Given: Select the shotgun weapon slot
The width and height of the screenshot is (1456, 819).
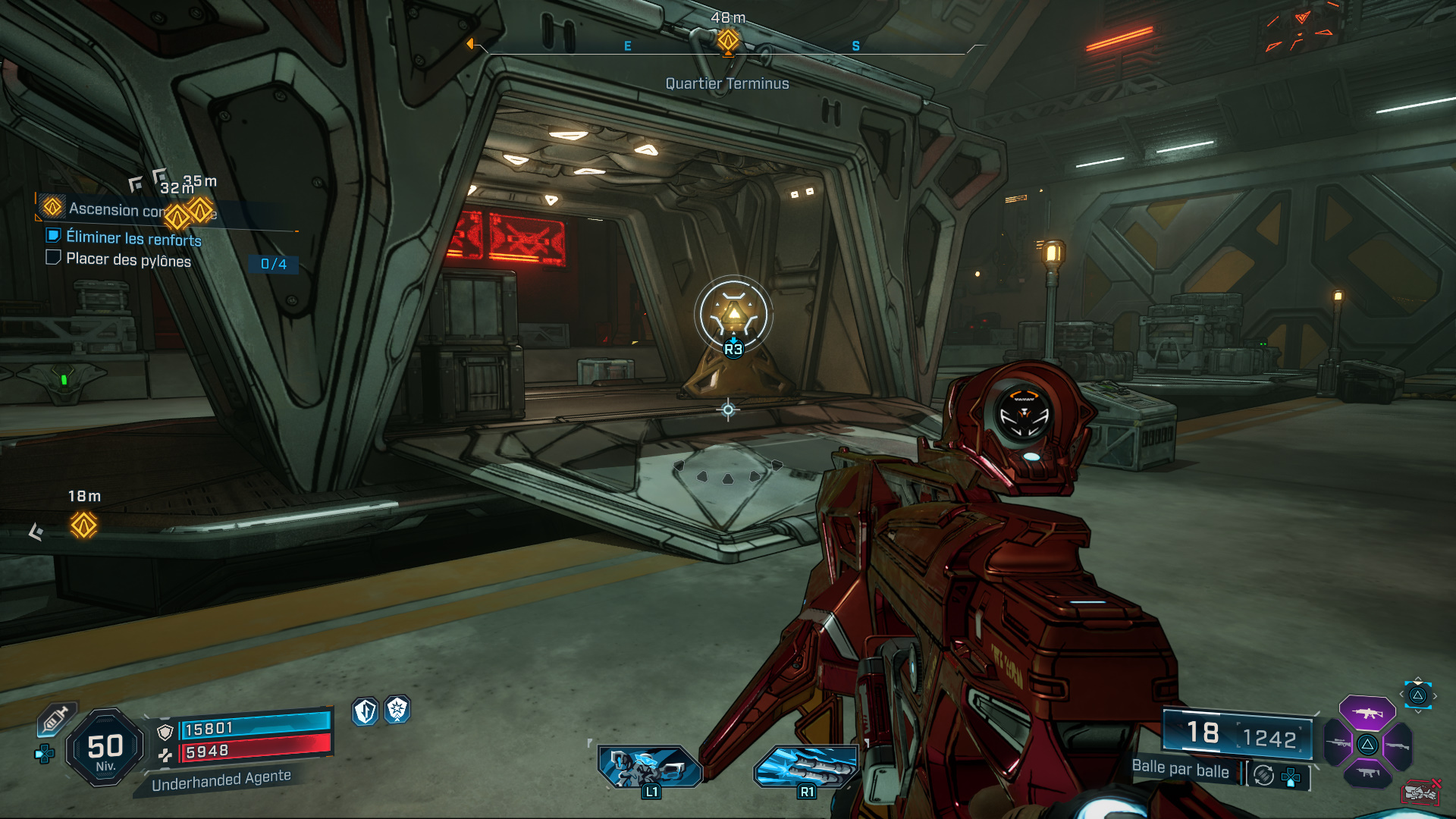Looking at the screenshot, I should (1398, 745).
